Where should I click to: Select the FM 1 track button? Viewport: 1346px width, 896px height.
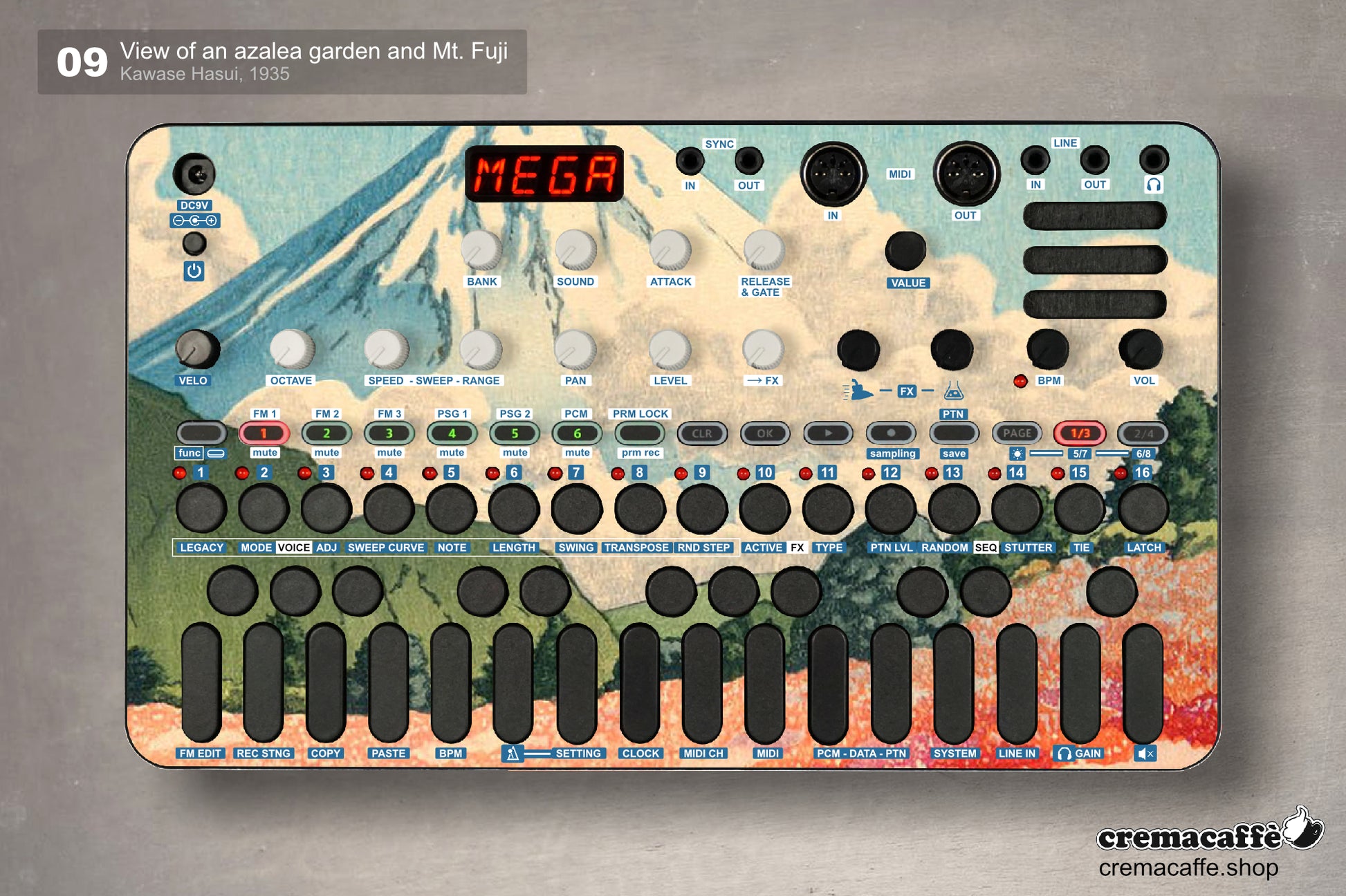point(264,433)
